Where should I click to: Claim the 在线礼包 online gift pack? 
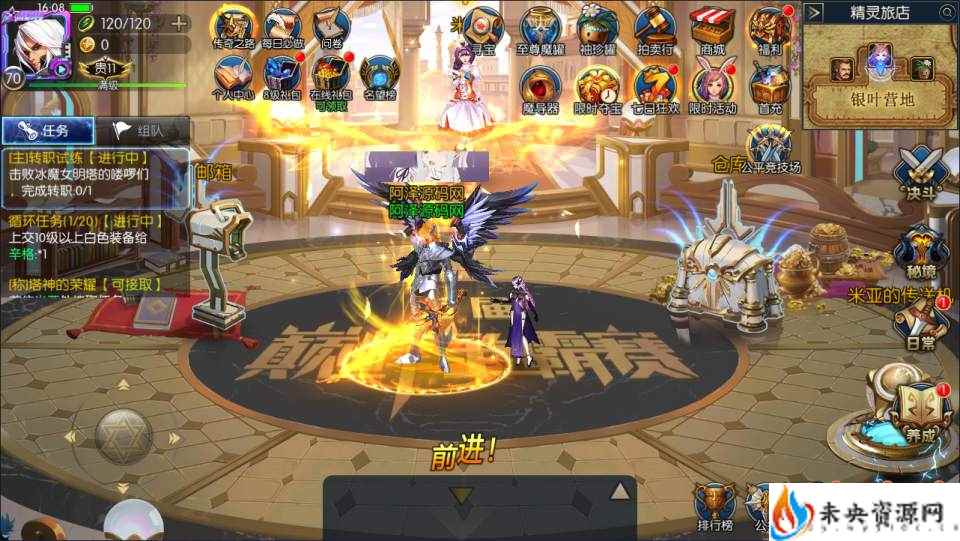[330, 77]
